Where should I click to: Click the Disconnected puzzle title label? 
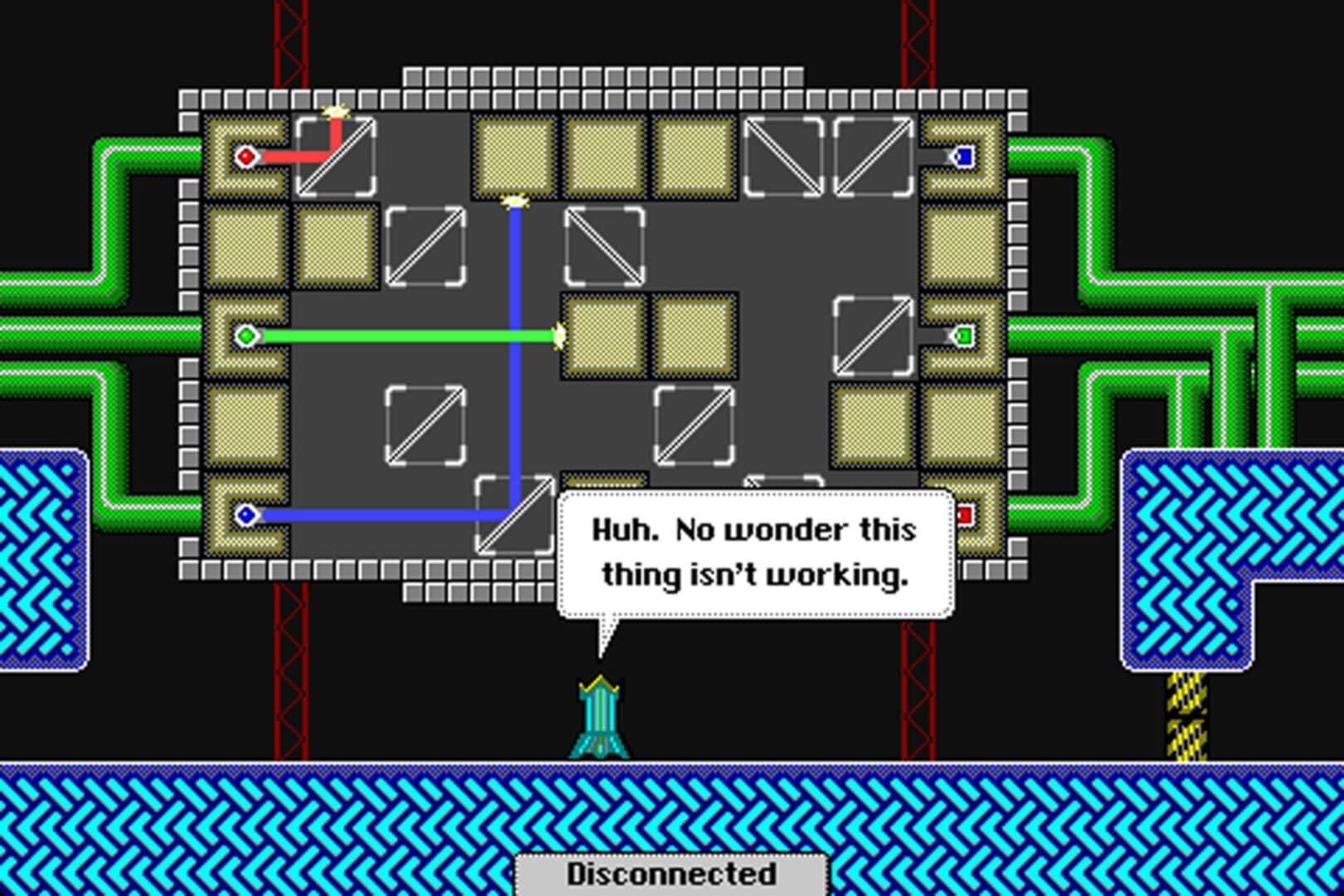click(671, 874)
